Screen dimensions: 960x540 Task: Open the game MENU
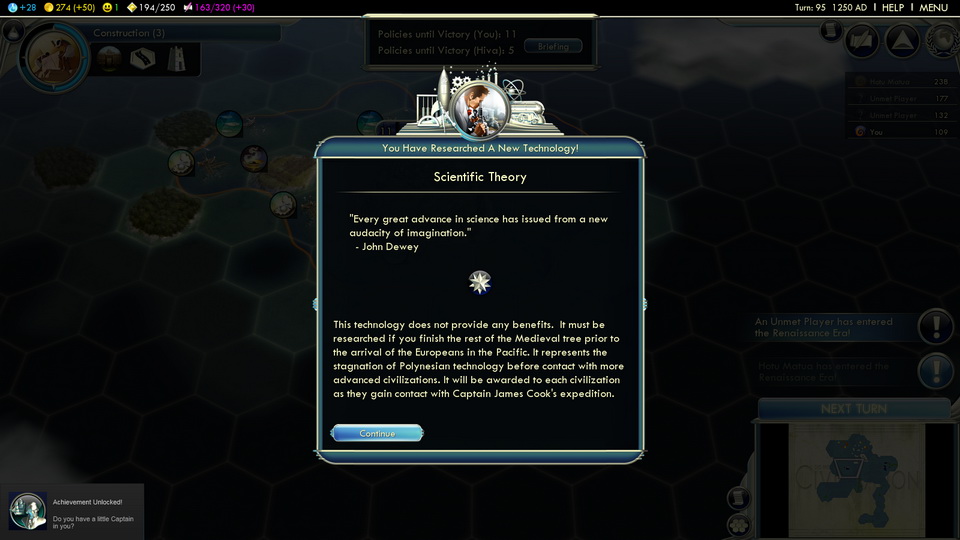(x=933, y=7)
